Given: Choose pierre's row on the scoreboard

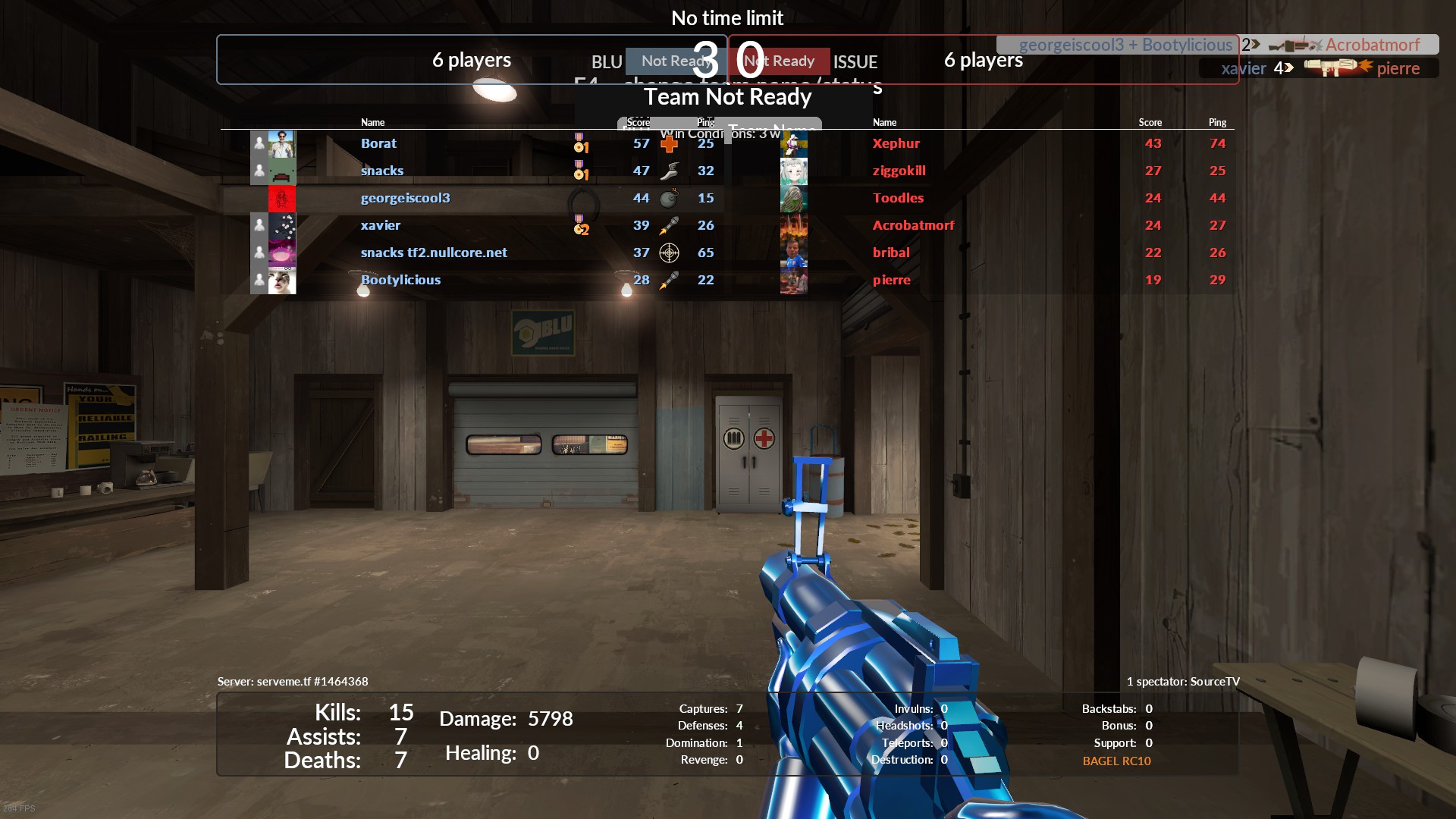Looking at the screenshot, I should [891, 280].
